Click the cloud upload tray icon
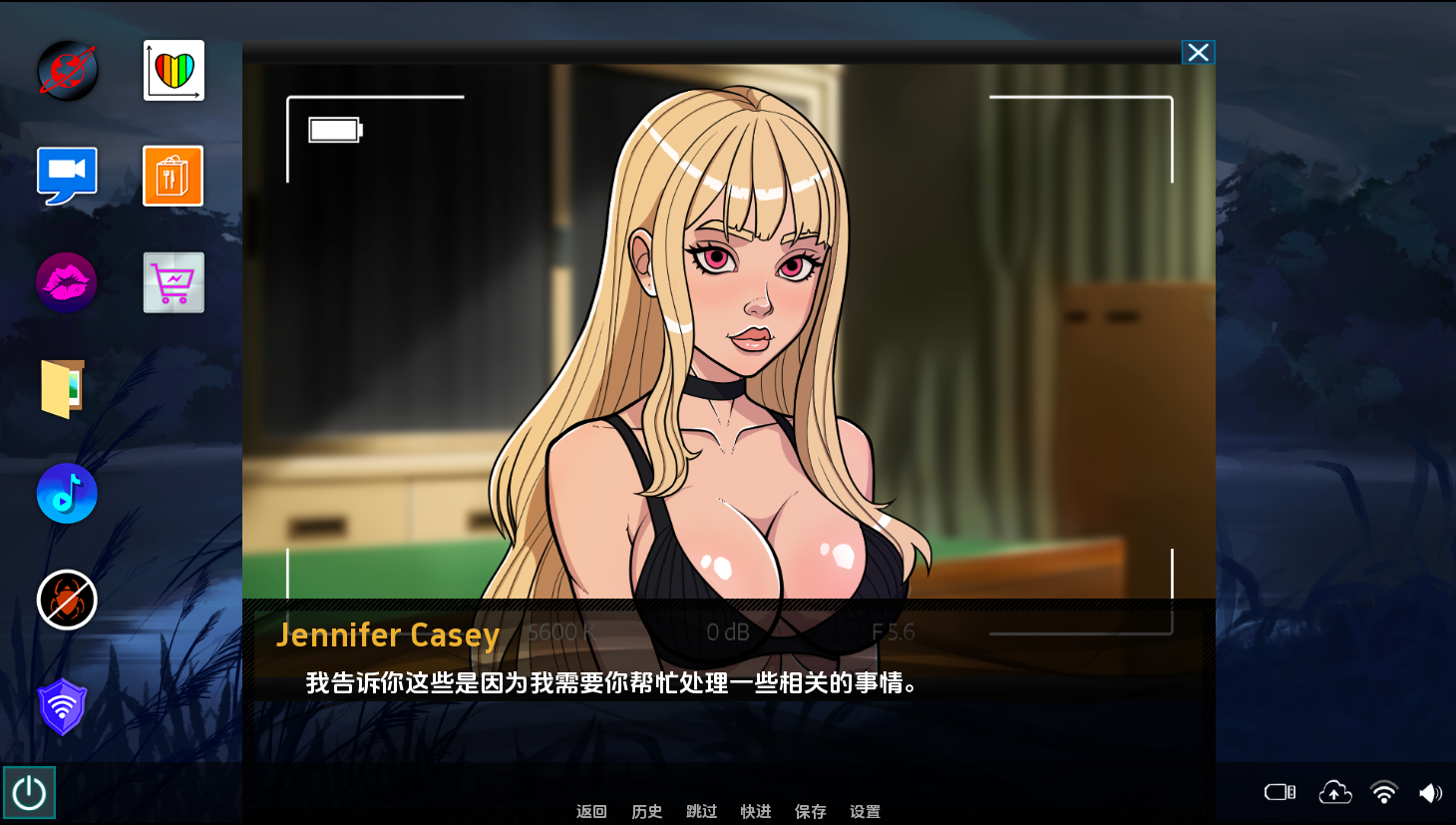Image resolution: width=1456 pixels, height=825 pixels. [1334, 793]
